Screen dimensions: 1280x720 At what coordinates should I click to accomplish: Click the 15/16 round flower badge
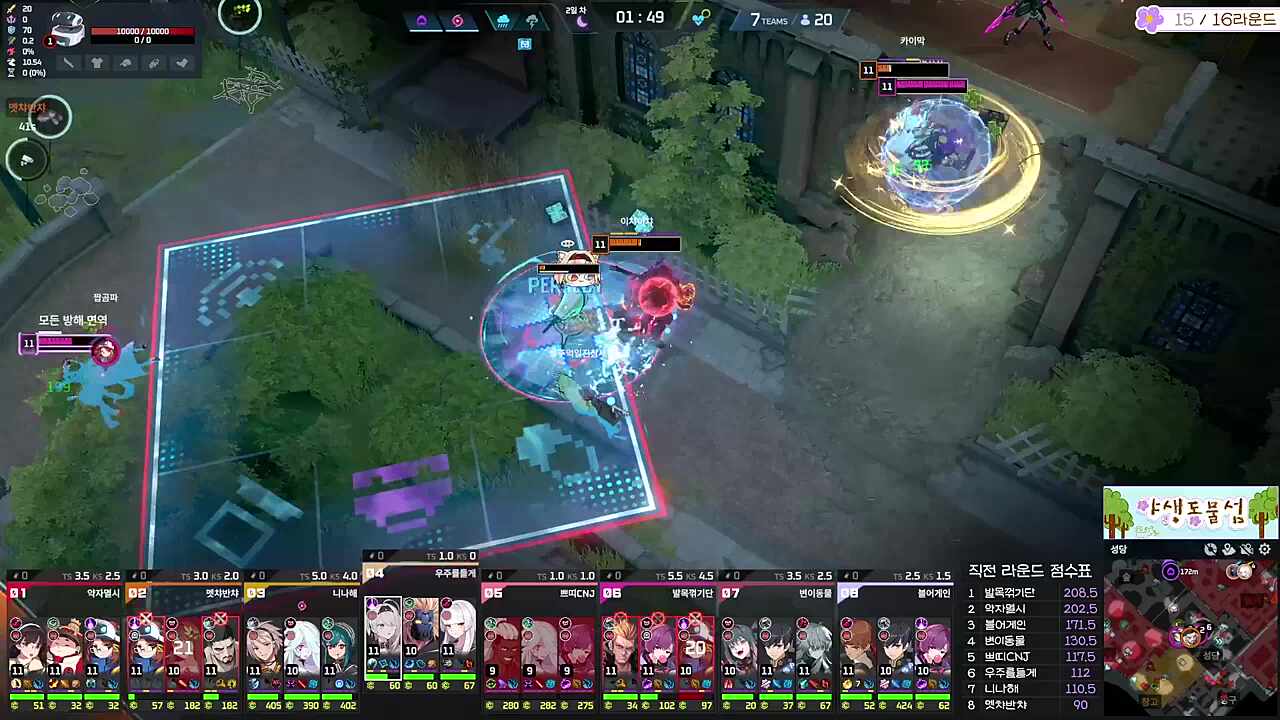pos(1151,19)
